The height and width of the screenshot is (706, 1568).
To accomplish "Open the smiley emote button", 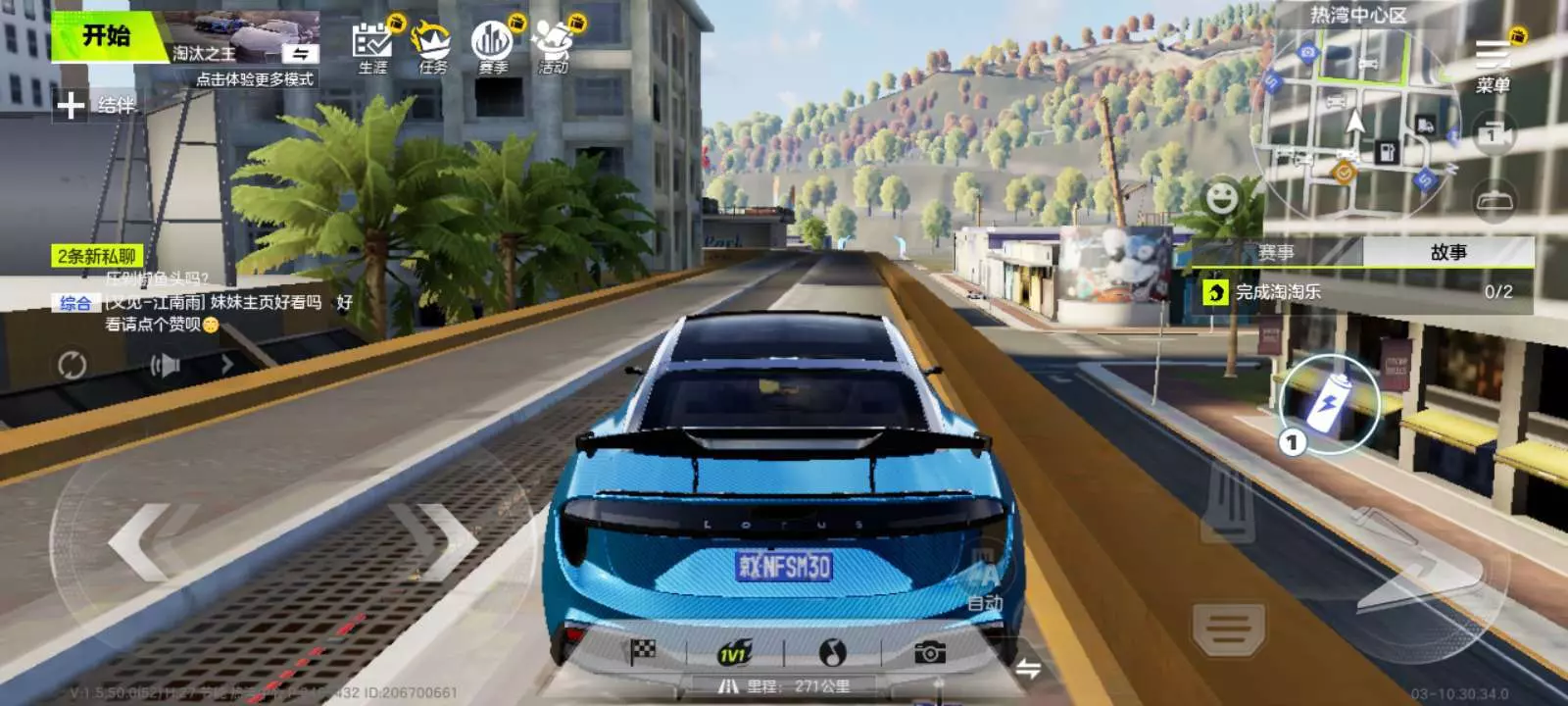I will coord(1221,198).
